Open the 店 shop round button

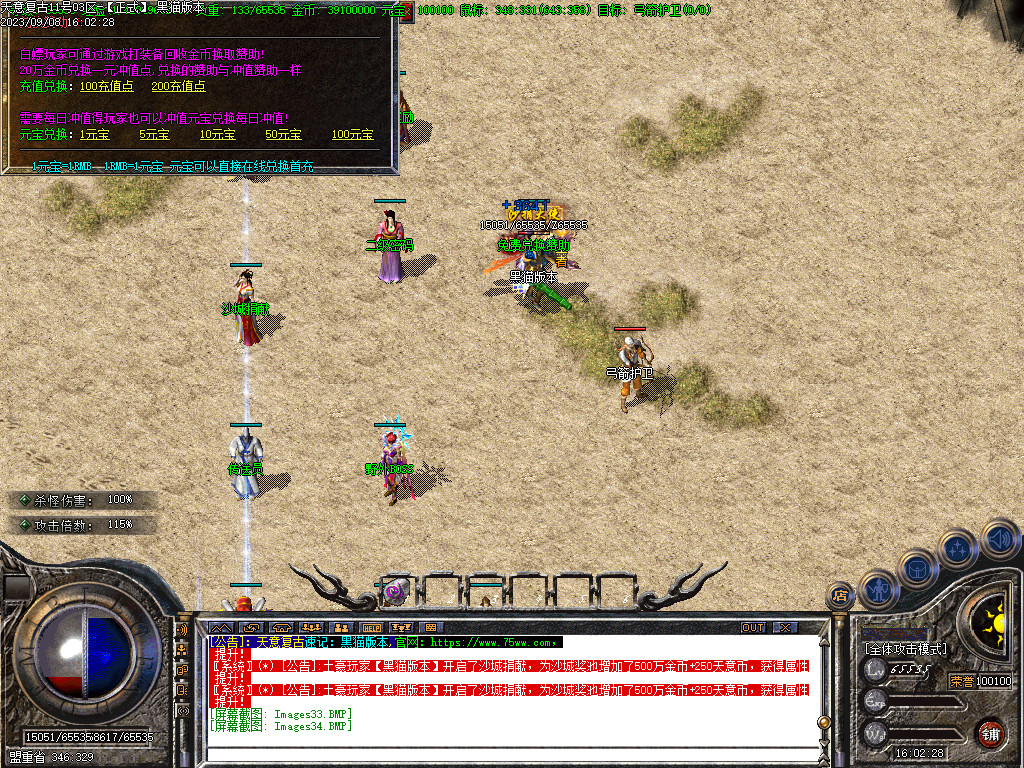(x=840, y=596)
